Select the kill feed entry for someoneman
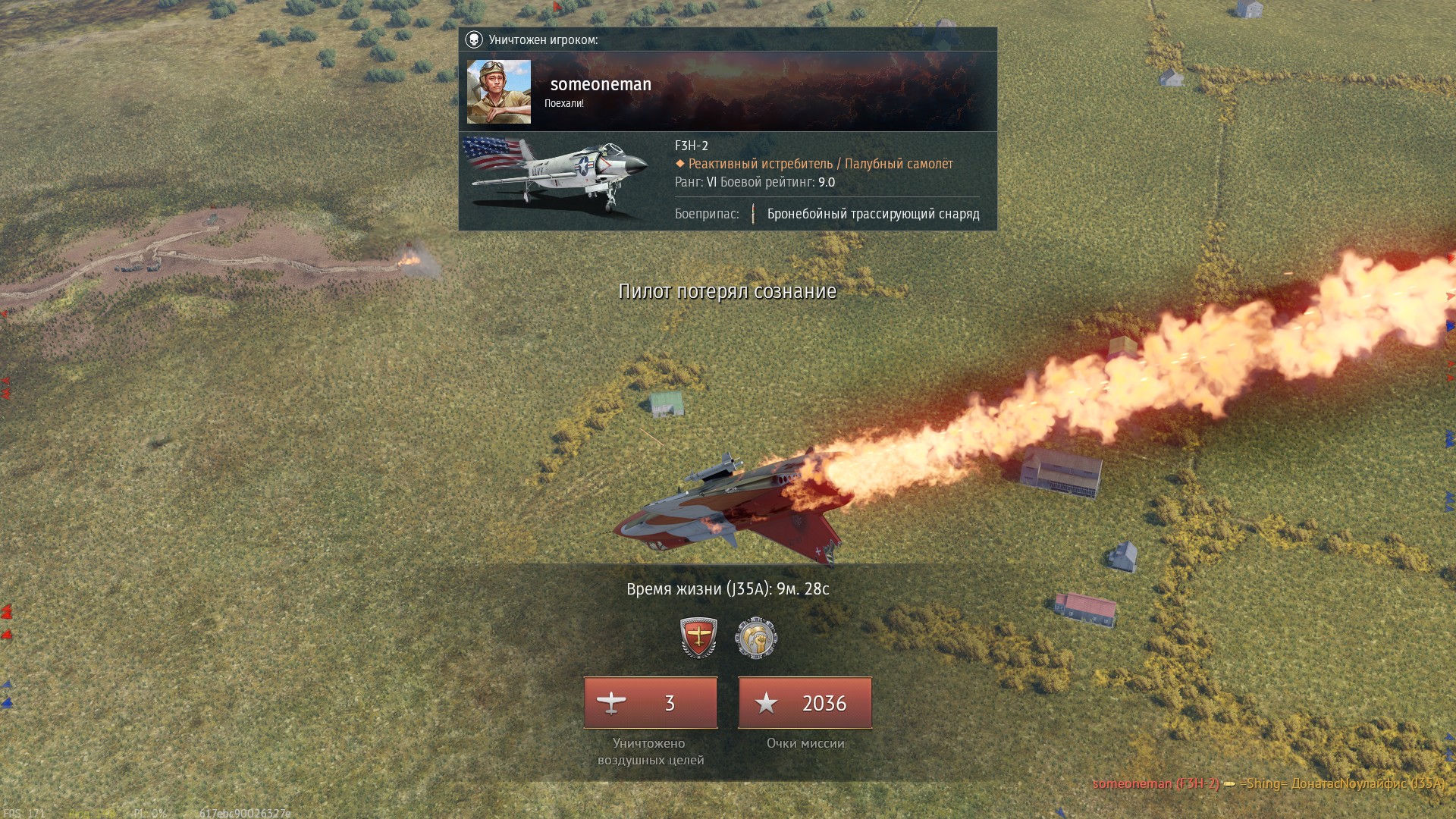This screenshot has height=819, width=1456. pos(1268,783)
